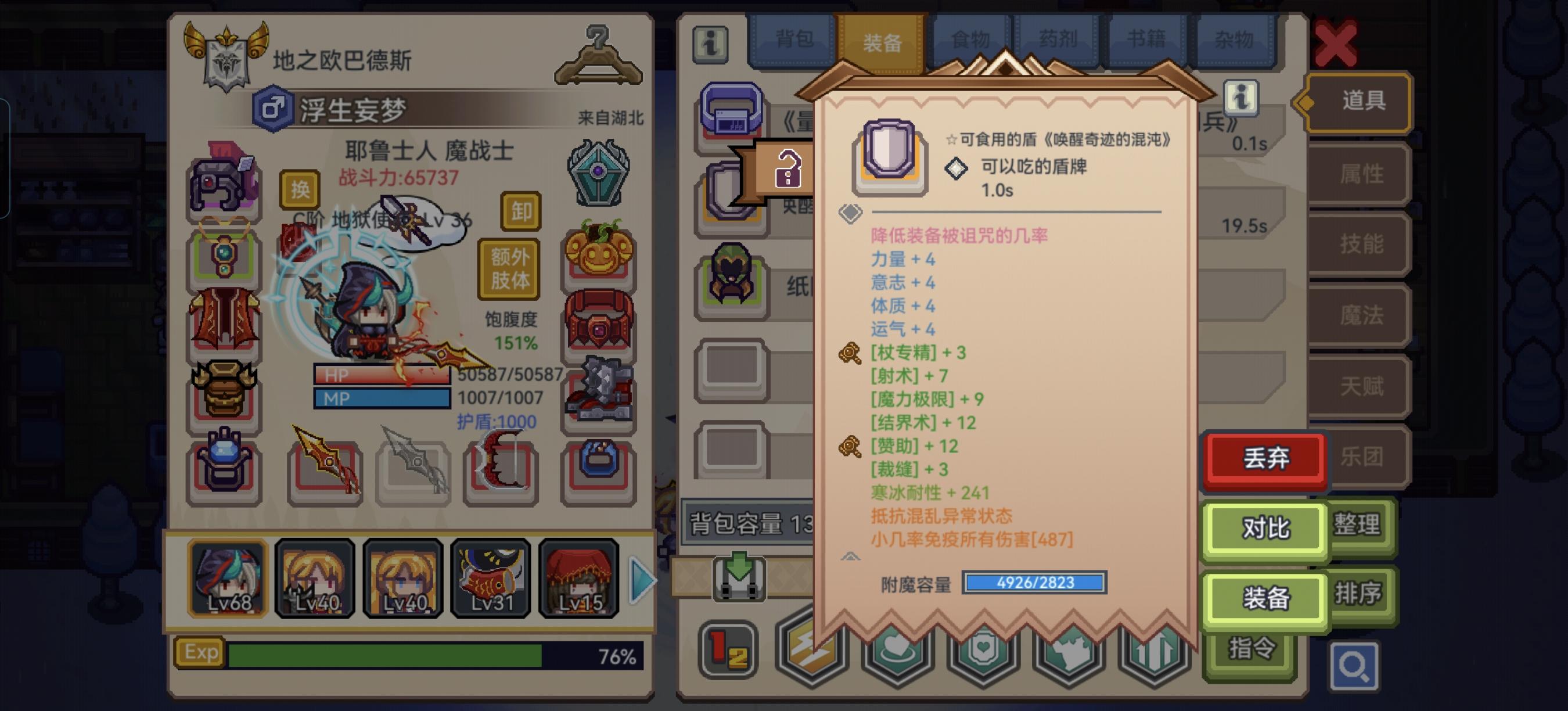
Task: Click the green down-arrow storage deposit icon
Action: tap(739, 579)
